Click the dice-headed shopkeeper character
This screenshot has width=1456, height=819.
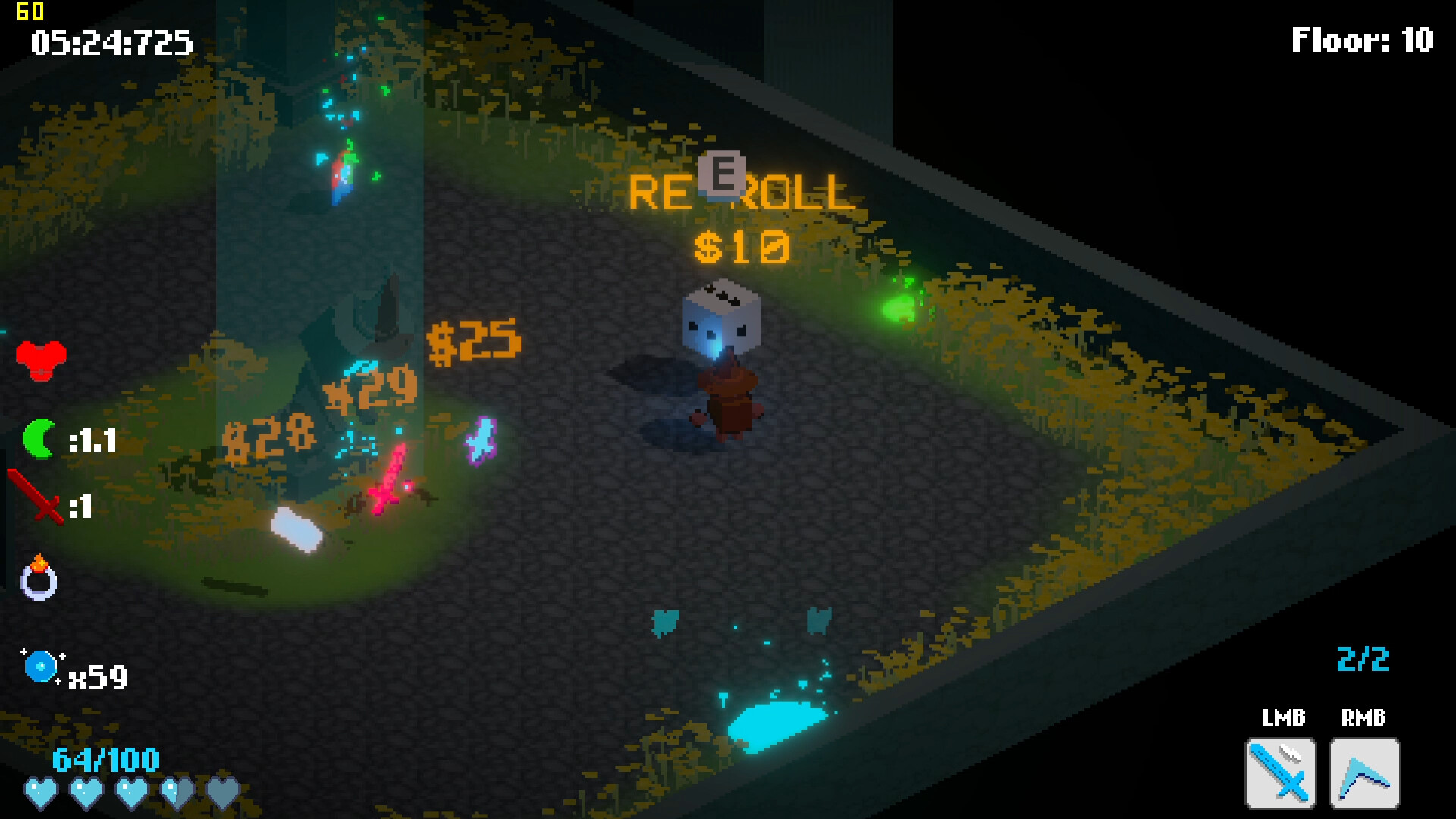(724, 356)
